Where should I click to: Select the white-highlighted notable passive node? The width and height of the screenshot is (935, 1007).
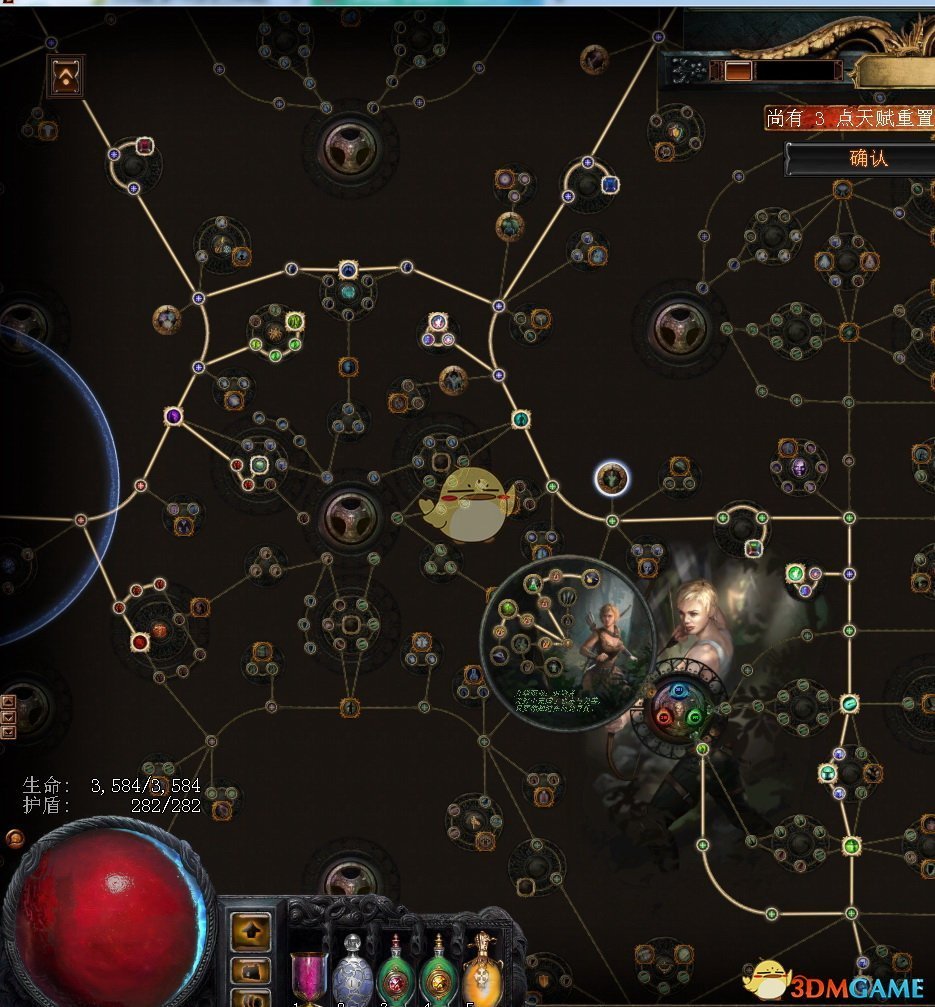[x=611, y=478]
